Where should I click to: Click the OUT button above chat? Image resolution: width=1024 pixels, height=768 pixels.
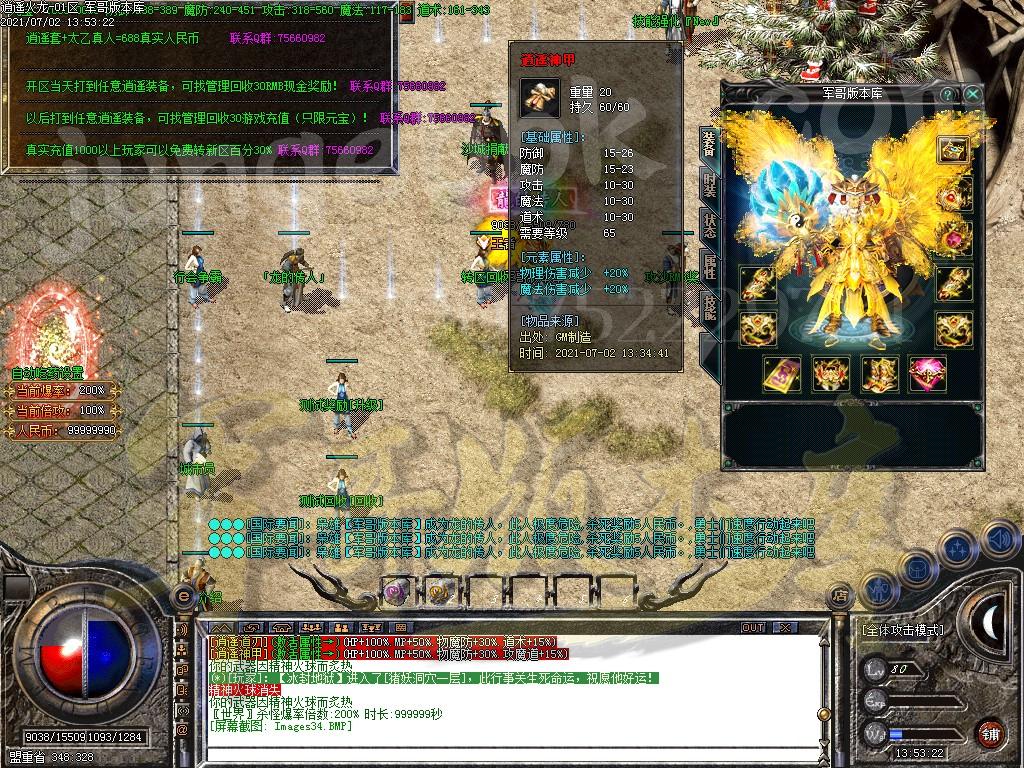click(x=752, y=628)
